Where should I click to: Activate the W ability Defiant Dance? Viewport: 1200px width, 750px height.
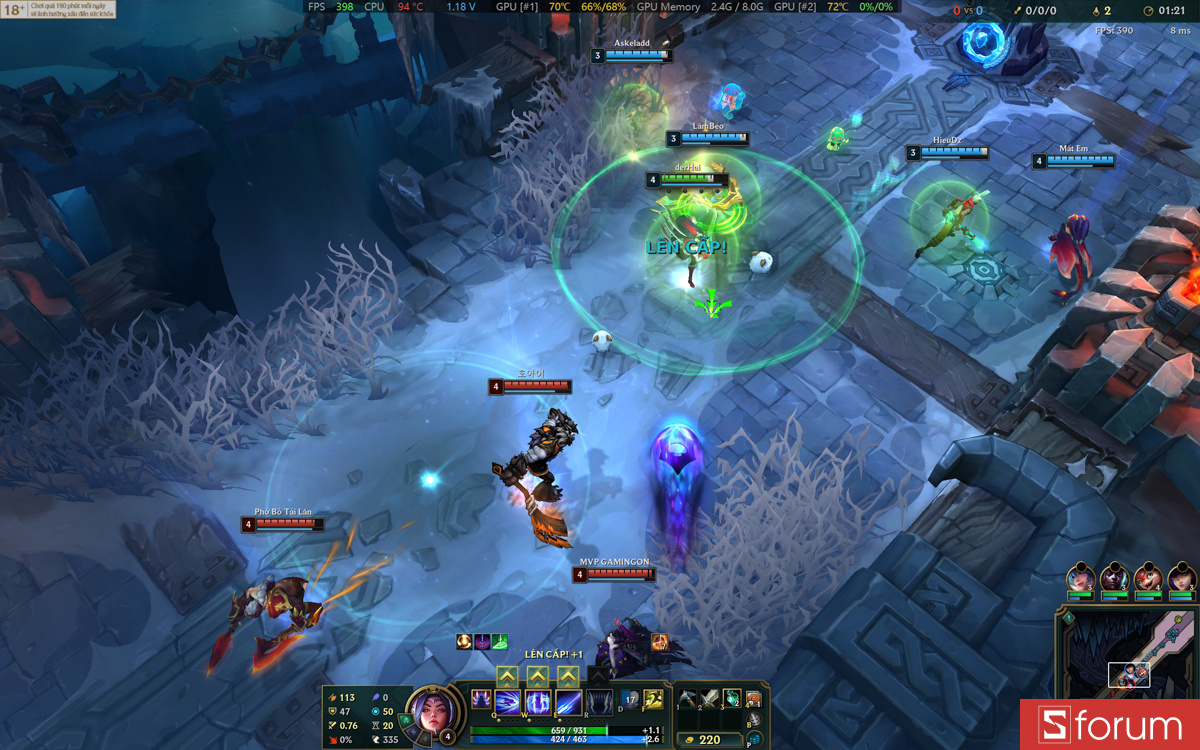tap(539, 702)
